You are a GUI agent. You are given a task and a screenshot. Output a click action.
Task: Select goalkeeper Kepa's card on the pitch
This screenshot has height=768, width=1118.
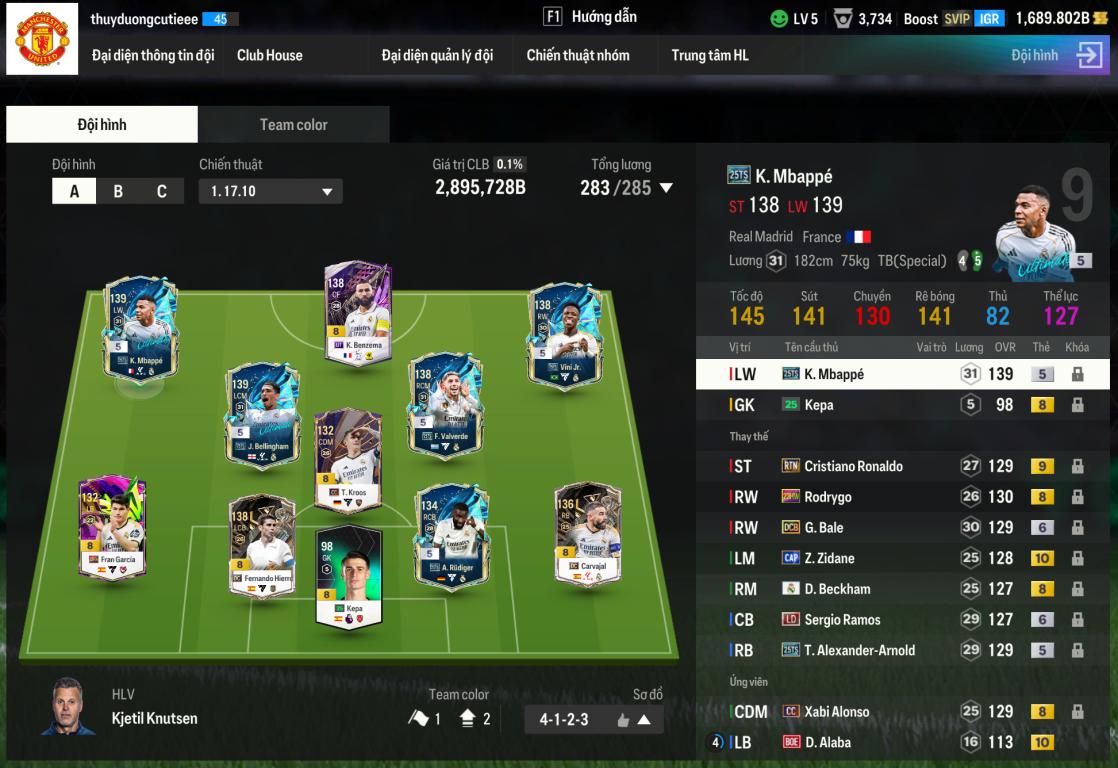[349, 577]
